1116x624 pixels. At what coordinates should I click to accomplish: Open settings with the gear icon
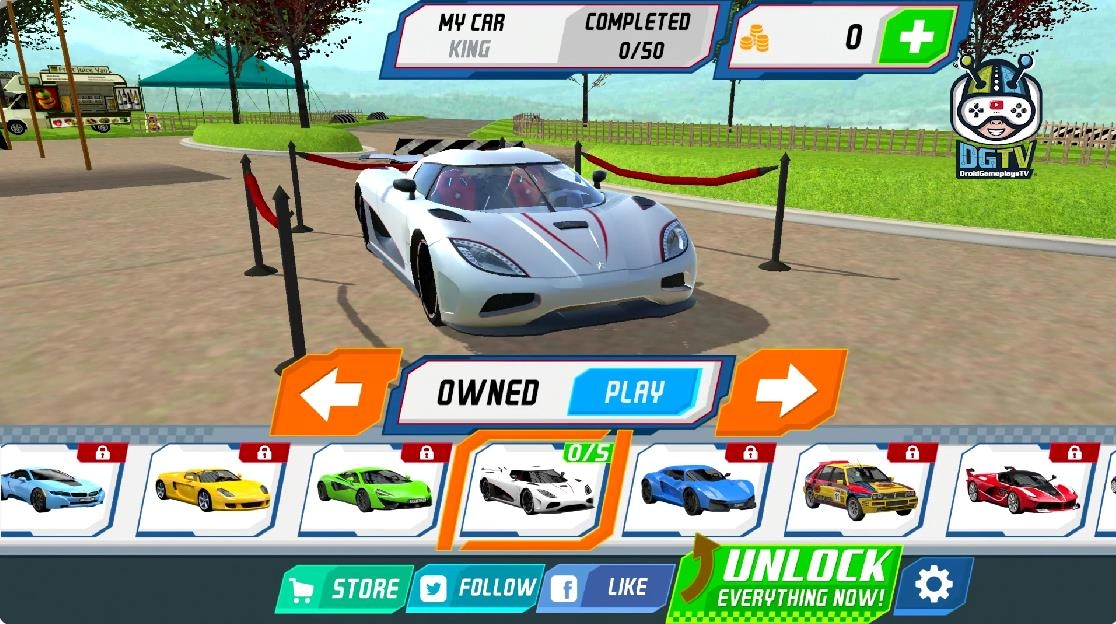[x=933, y=585]
